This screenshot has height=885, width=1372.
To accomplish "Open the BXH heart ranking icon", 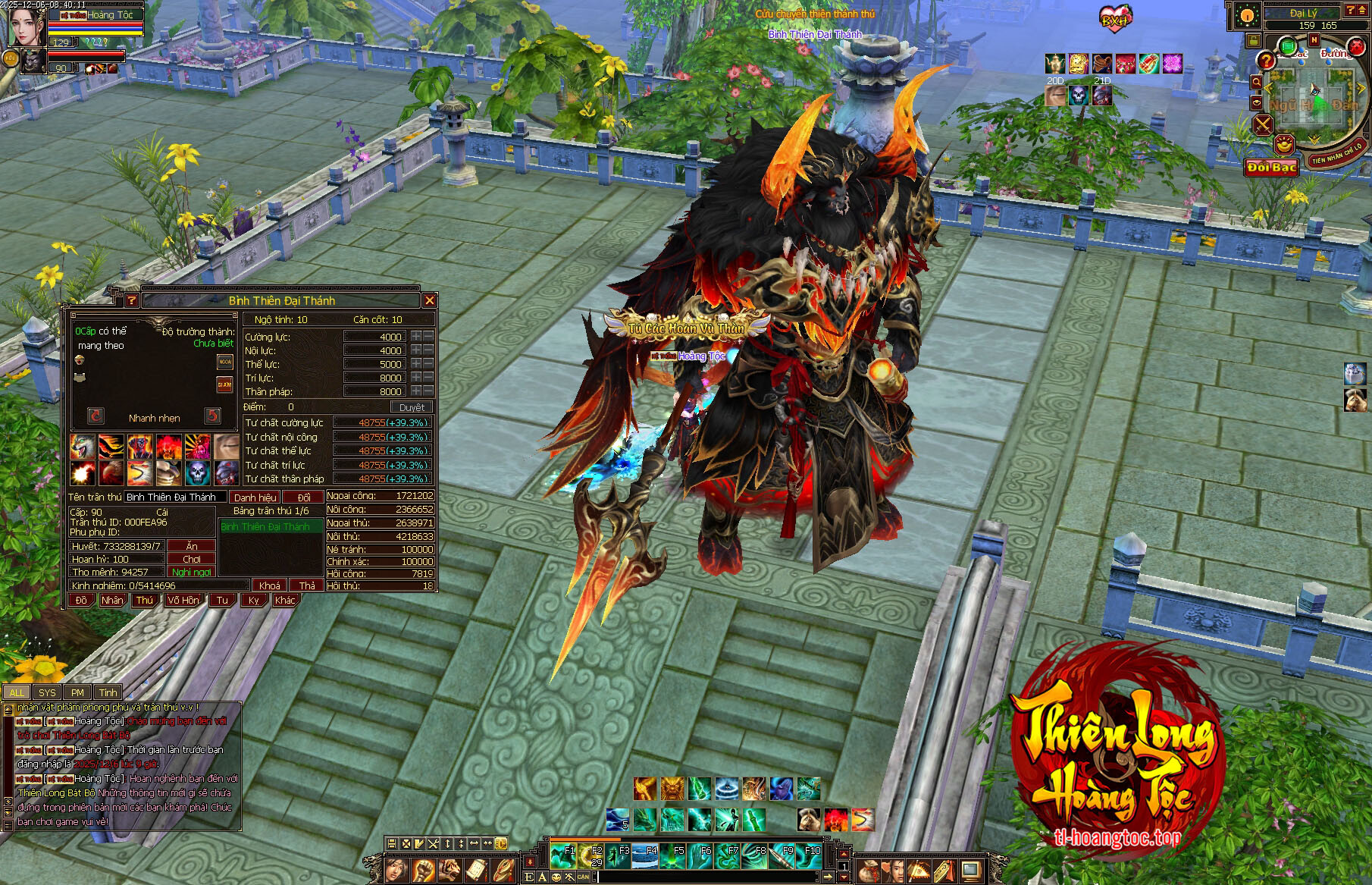I will pos(1114,18).
